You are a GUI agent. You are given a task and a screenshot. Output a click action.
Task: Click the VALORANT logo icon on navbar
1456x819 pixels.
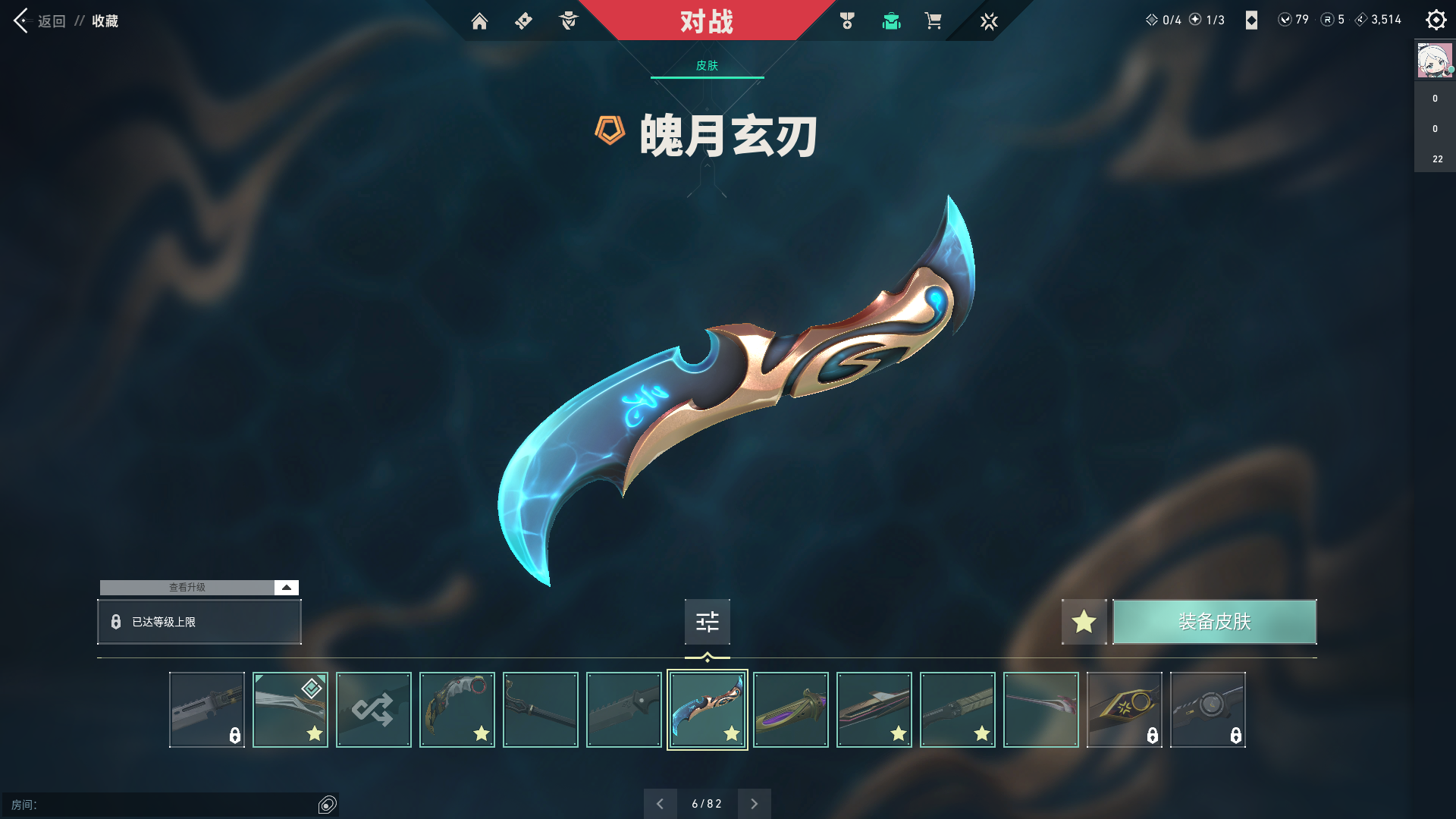point(989,21)
